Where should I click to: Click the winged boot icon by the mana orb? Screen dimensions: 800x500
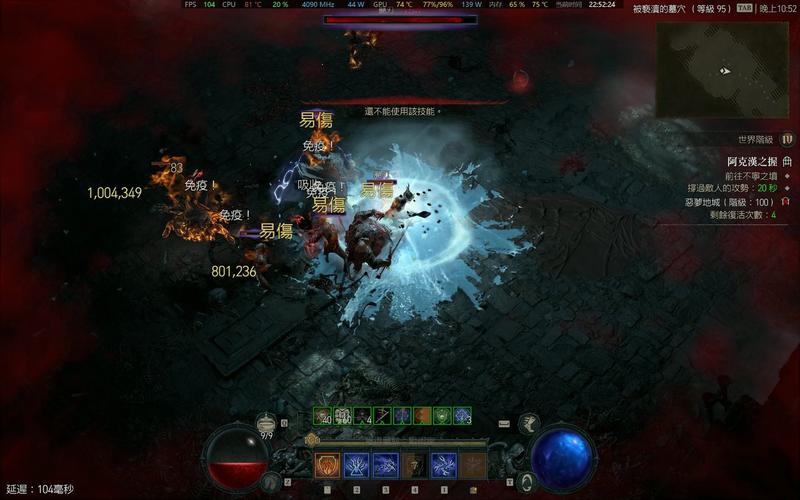(530, 424)
